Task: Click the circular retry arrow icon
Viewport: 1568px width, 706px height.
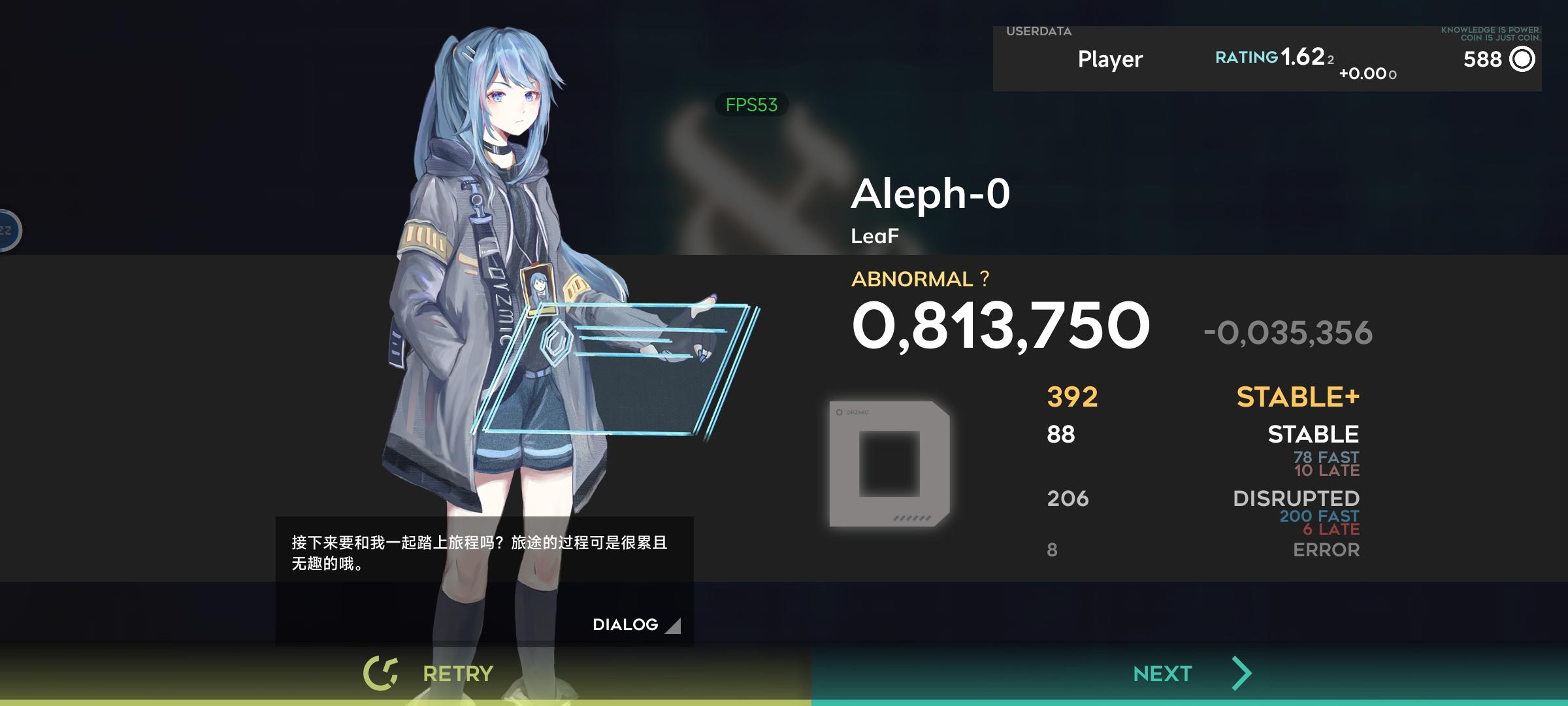Action: (x=382, y=671)
